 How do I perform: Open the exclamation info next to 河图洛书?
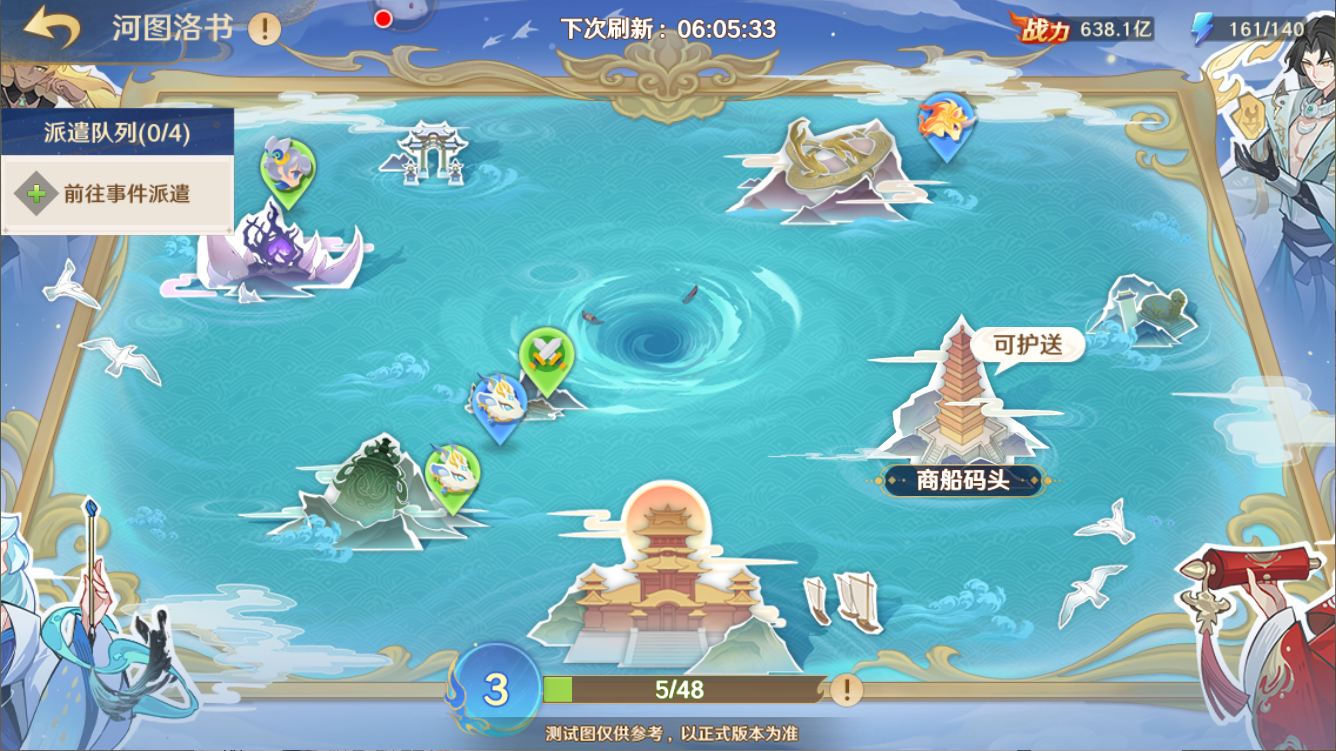(262, 28)
